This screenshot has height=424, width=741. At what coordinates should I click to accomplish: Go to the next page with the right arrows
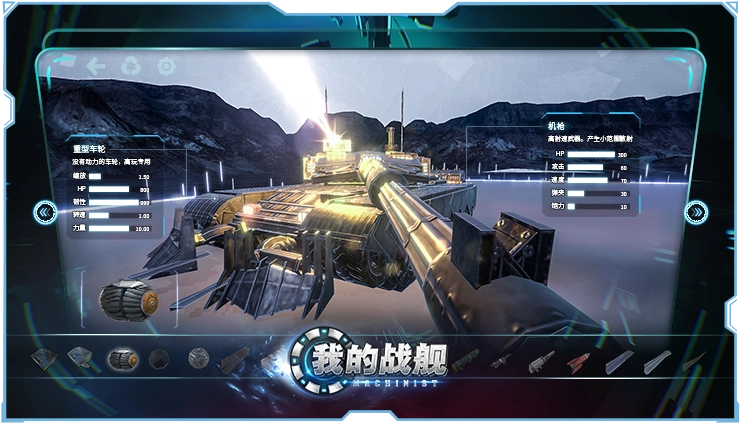(x=696, y=212)
